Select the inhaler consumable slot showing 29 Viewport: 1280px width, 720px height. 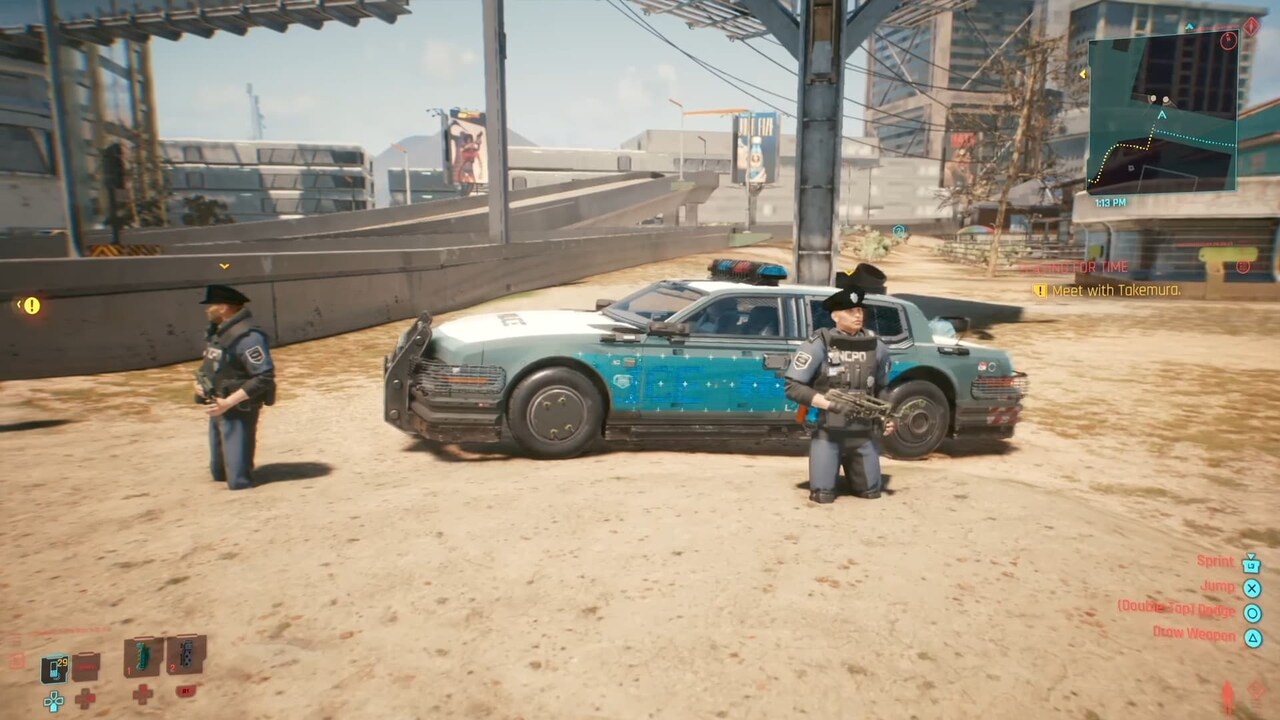tap(55, 668)
